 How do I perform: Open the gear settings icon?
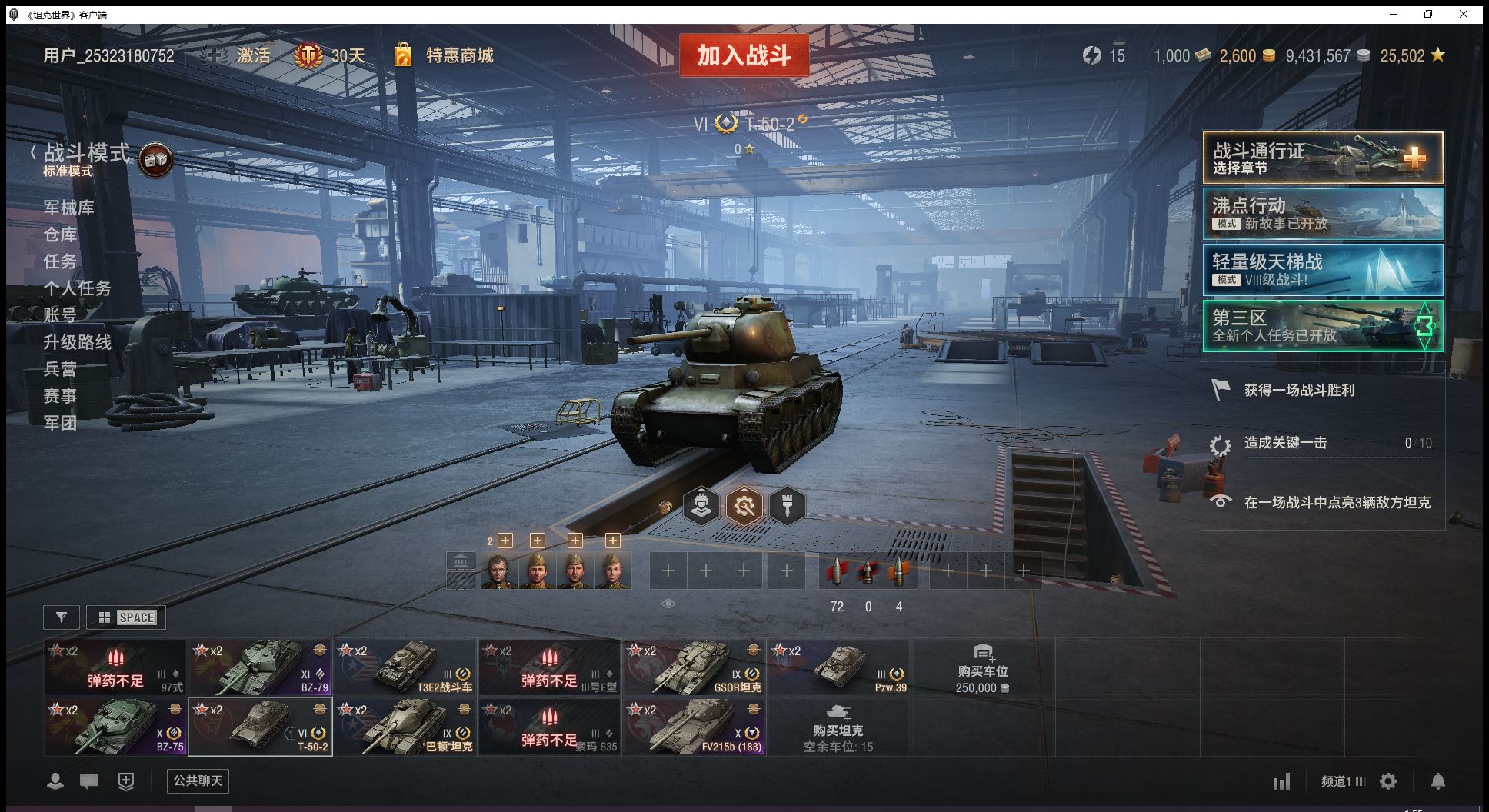1388,781
